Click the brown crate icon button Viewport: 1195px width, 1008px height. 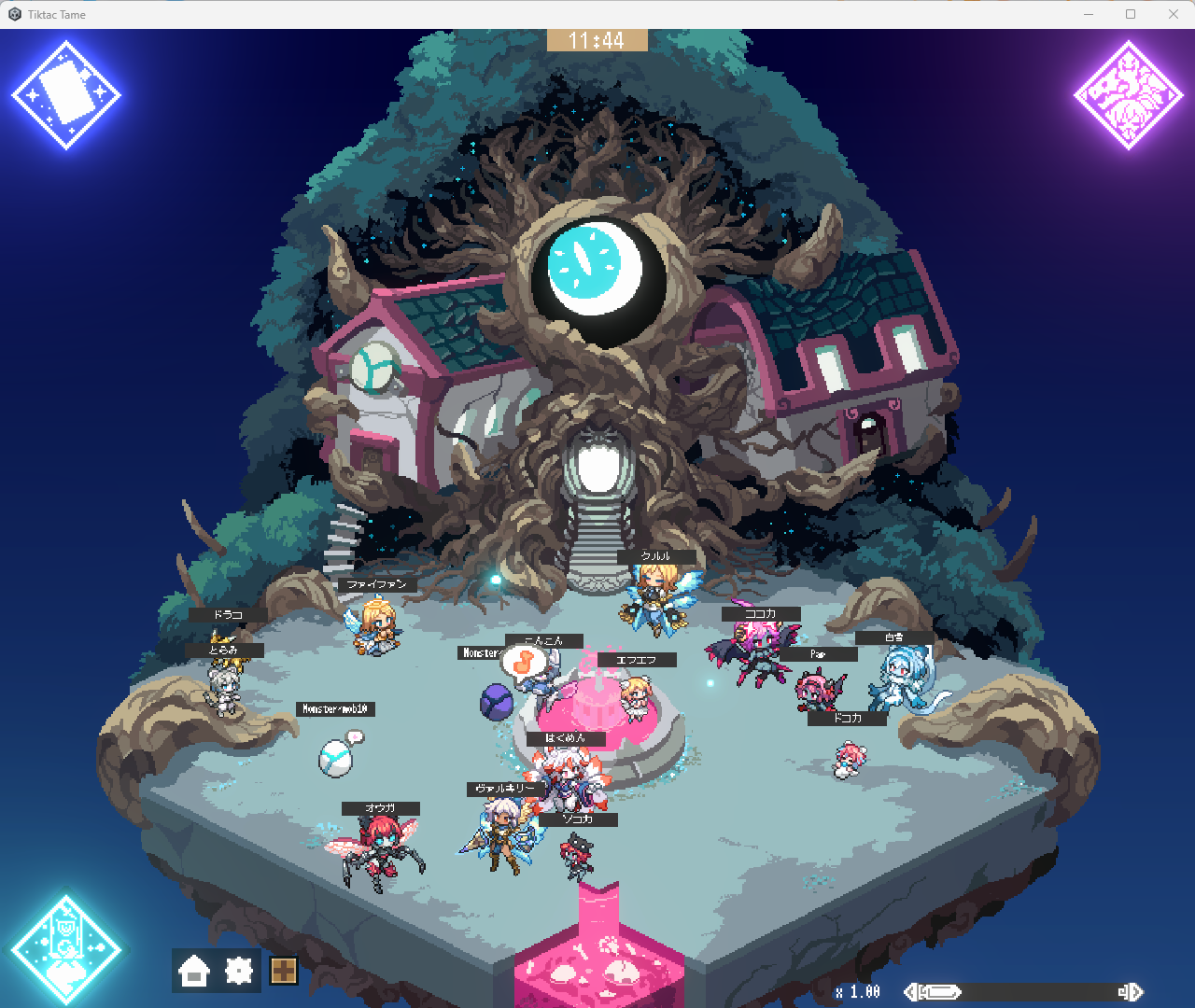coord(284,972)
